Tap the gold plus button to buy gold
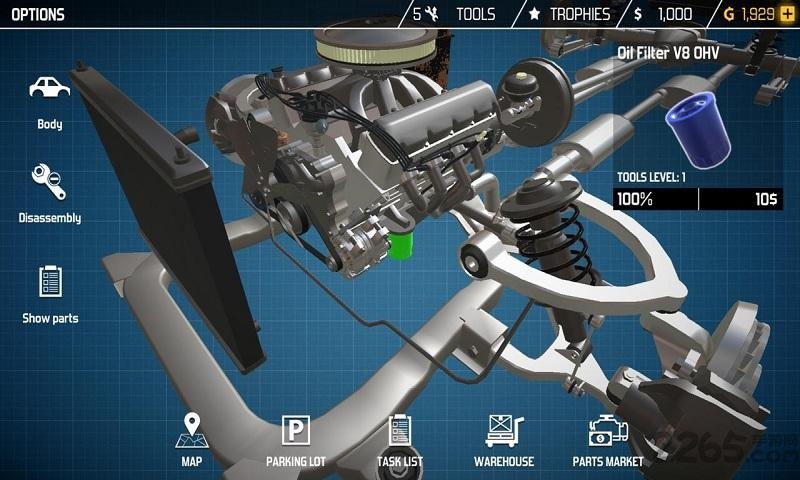800x480 pixels. (x=787, y=14)
